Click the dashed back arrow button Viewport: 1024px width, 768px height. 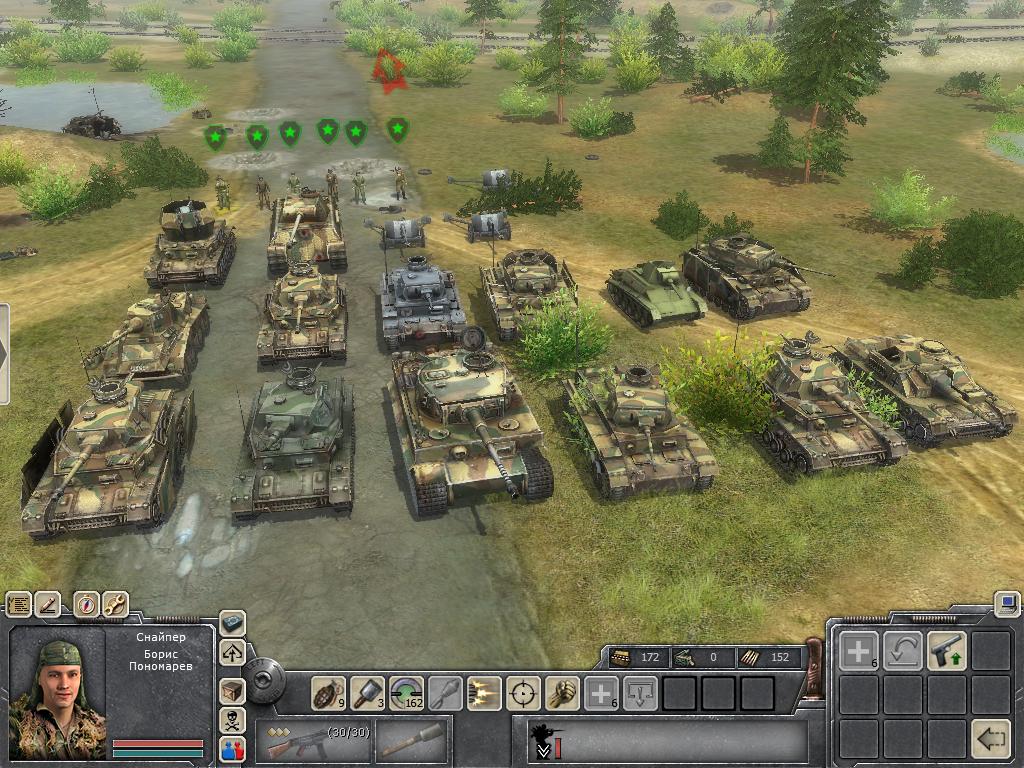pyautogui.click(x=991, y=739)
